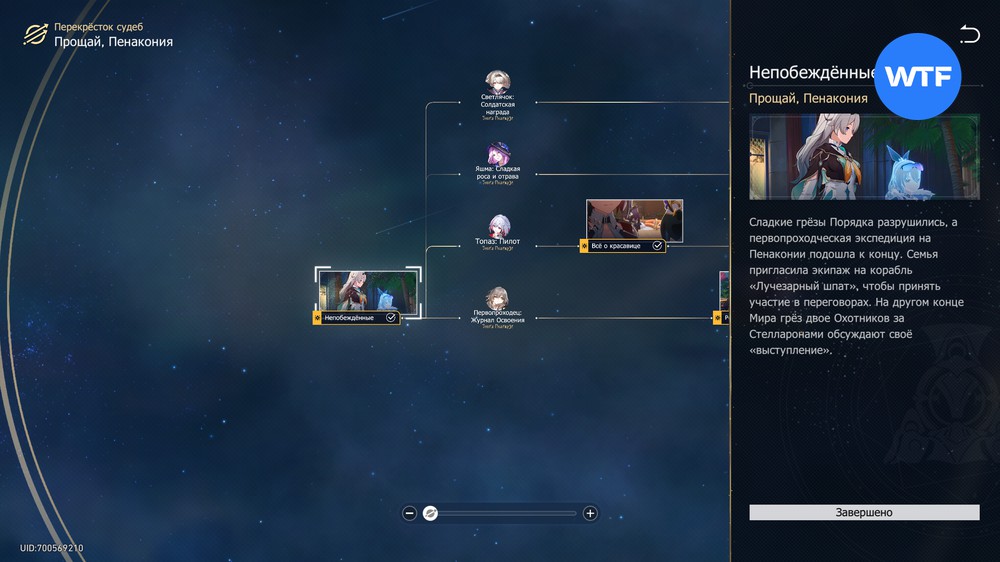Click the Перекрёсток судеб icon
This screenshot has height=562, width=1000.
[35, 35]
